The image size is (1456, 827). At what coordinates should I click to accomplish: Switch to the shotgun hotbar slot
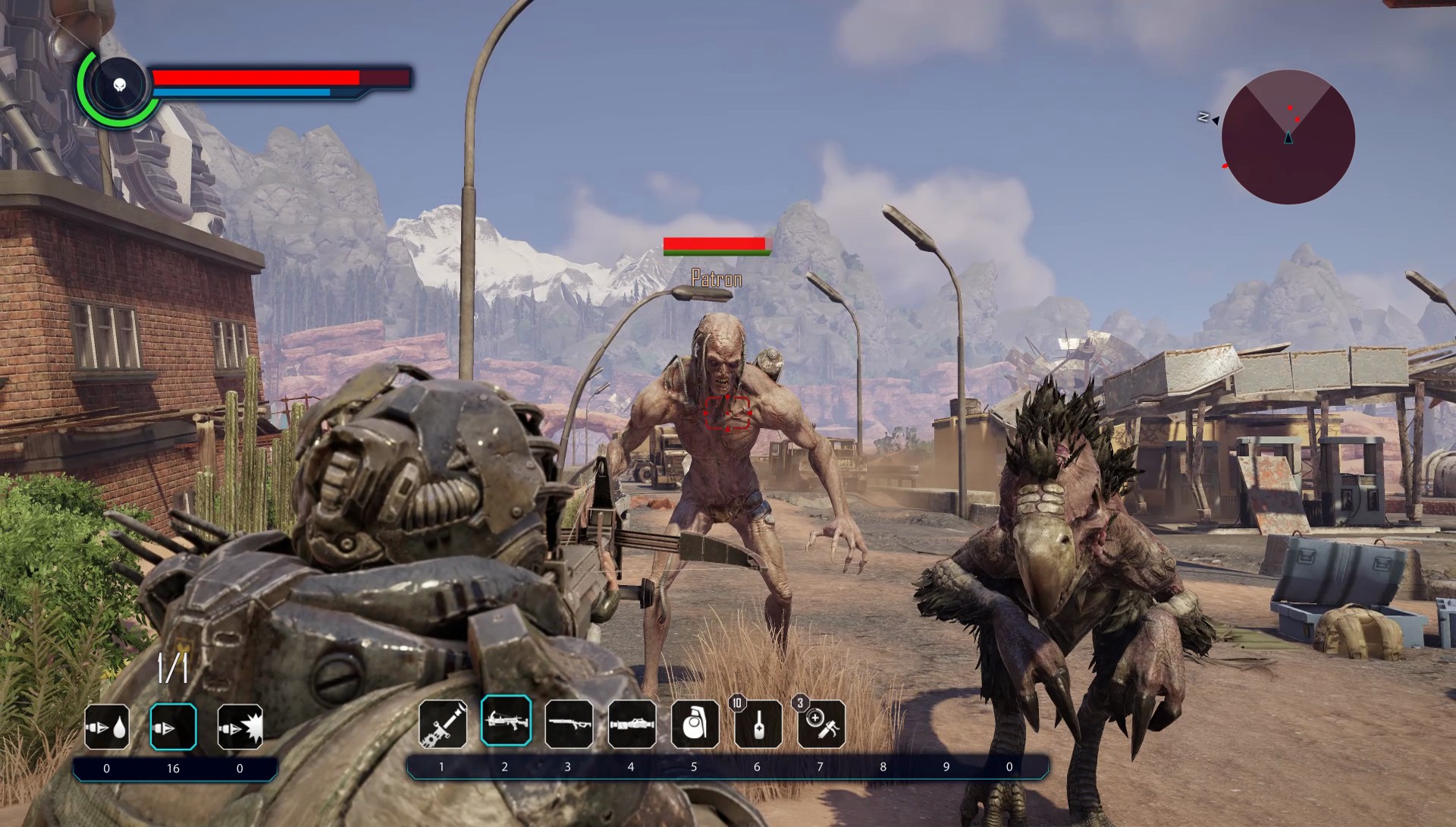[569, 723]
